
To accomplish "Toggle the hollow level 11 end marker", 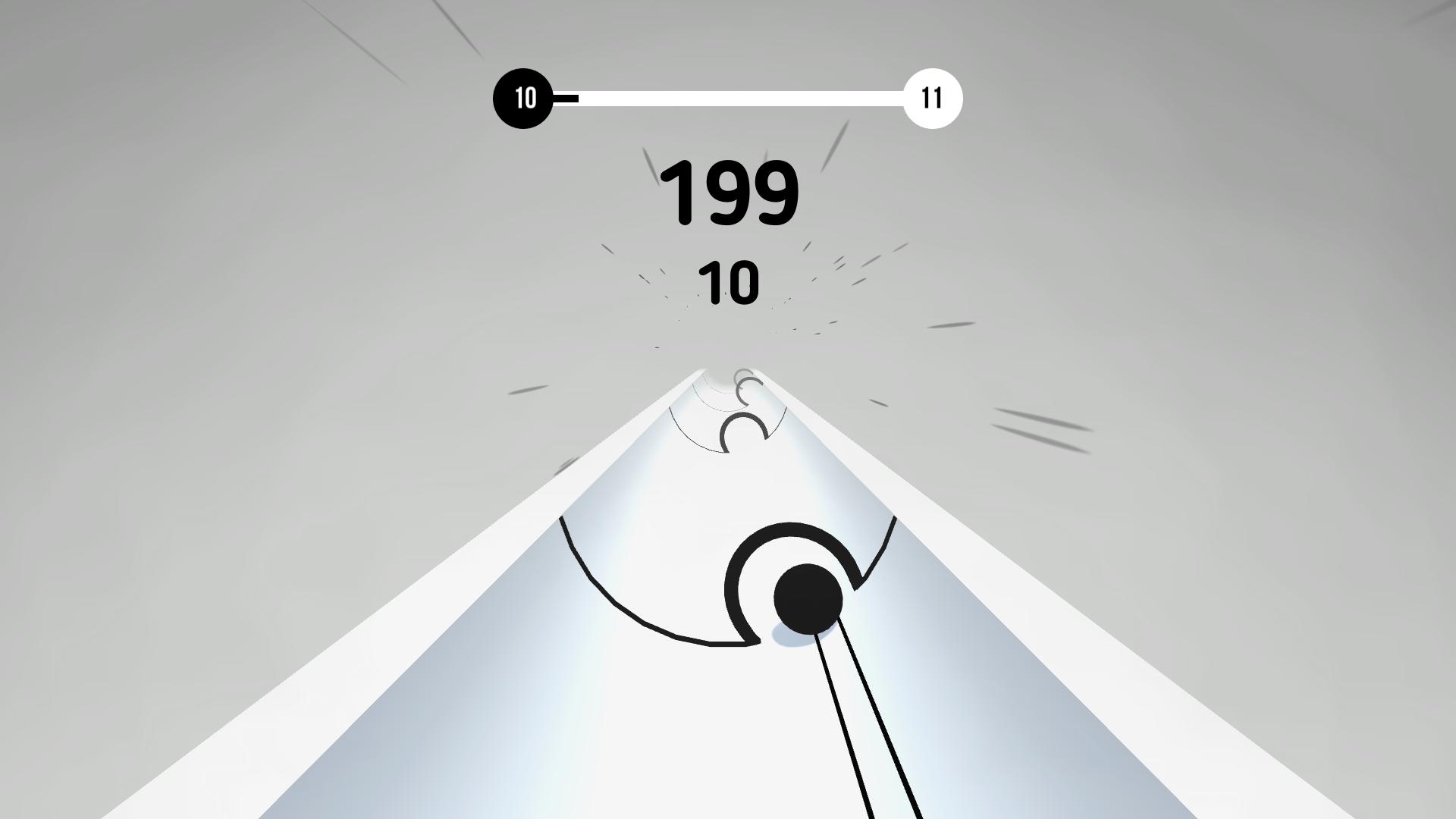I will coord(933,97).
